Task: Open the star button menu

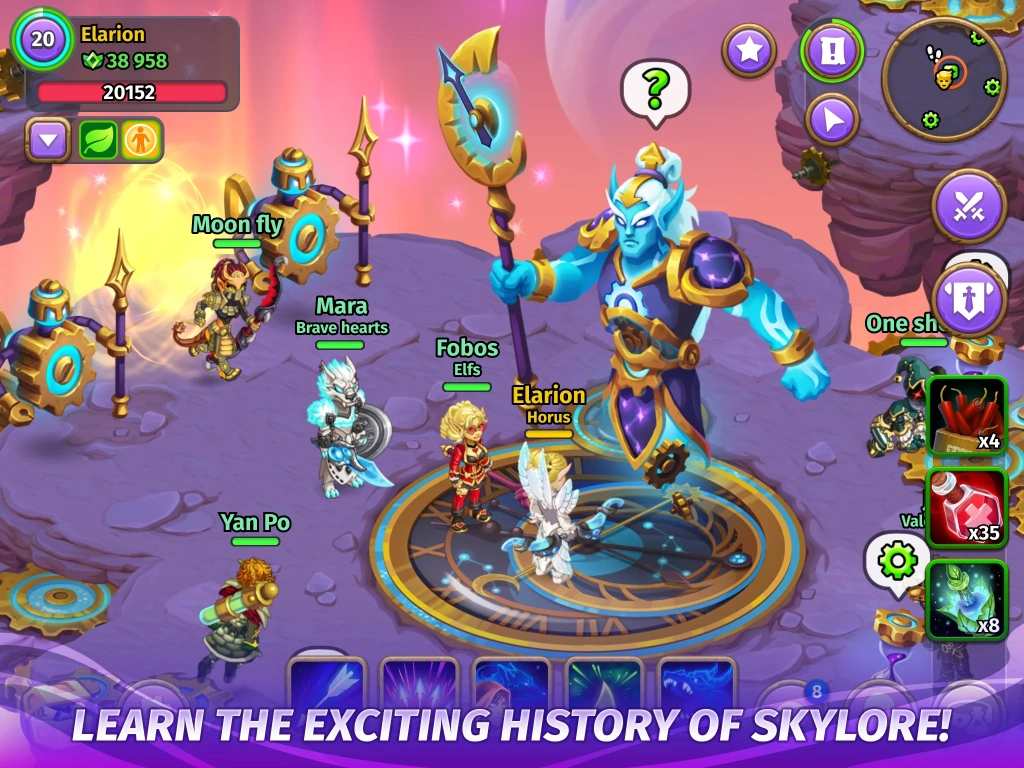Action: (749, 50)
